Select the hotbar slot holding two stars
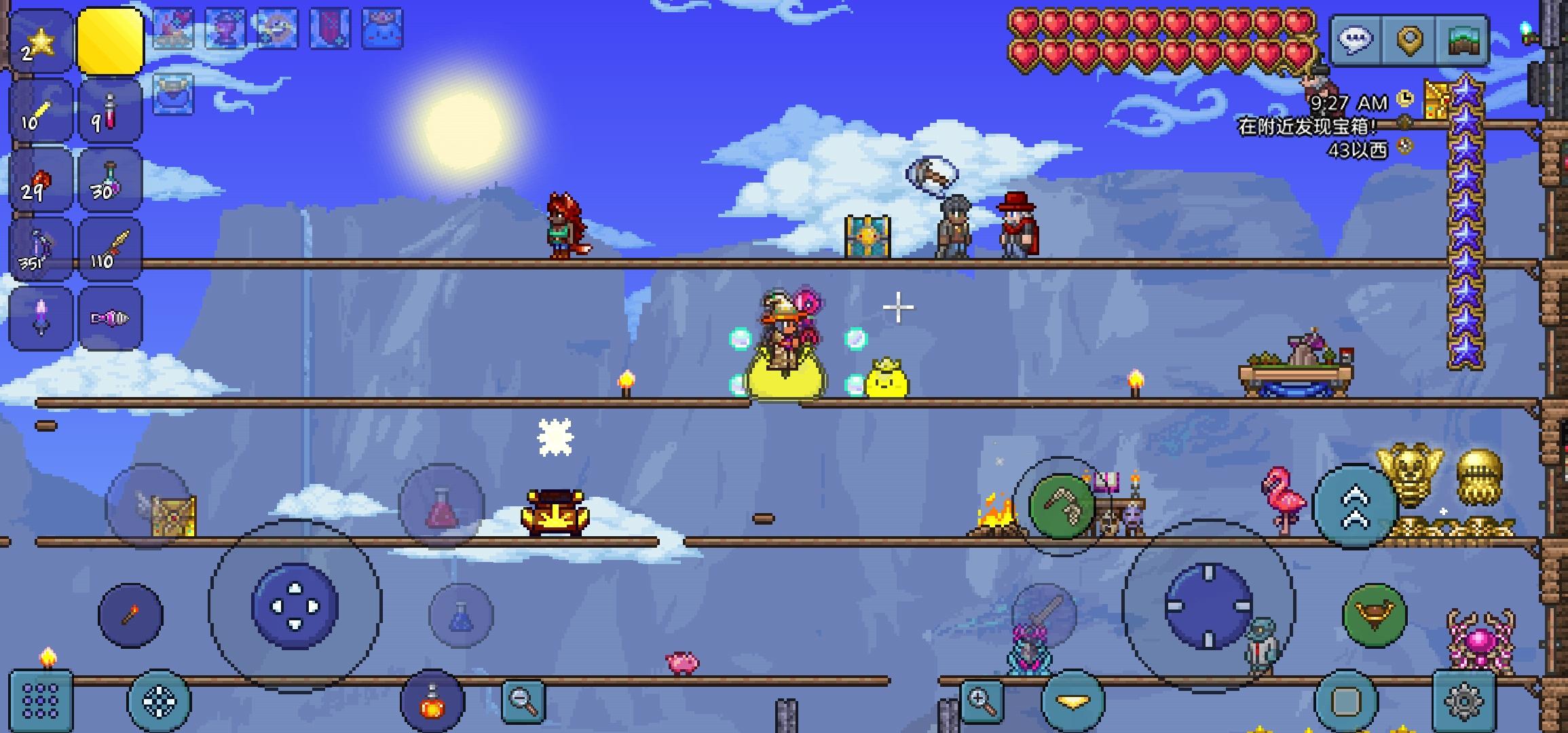1568x733 pixels. click(39, 41)
